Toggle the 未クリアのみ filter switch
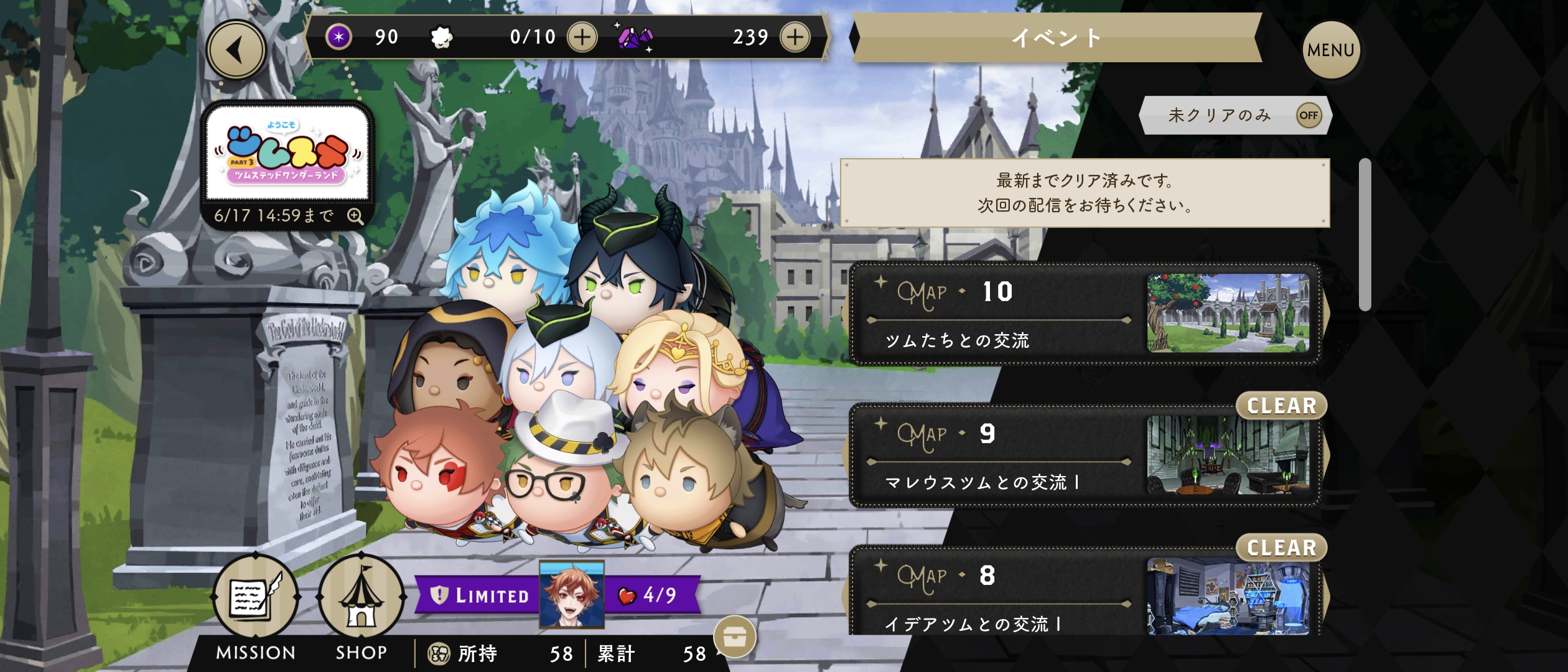Image resolution: width=1568 pixels, height=672 pixels. [1309, 115]
